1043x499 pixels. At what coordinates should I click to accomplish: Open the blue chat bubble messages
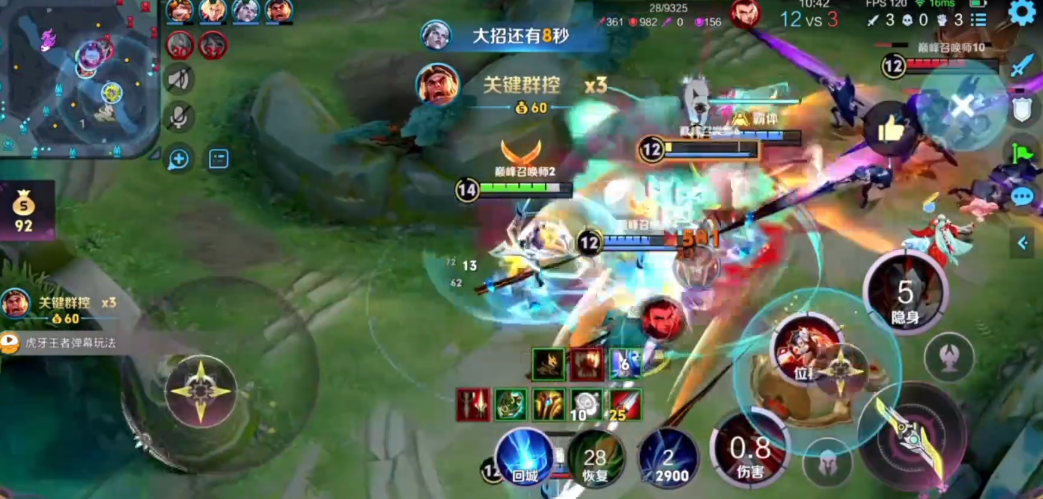click(x=1022, y=196)
